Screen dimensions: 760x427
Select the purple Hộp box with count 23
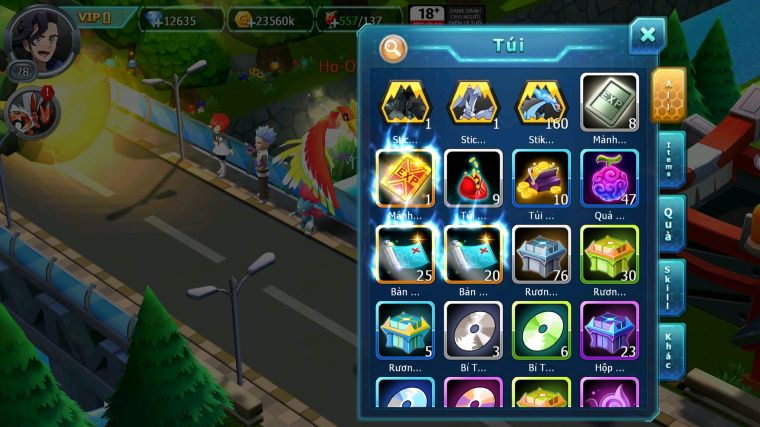[609, 329]
